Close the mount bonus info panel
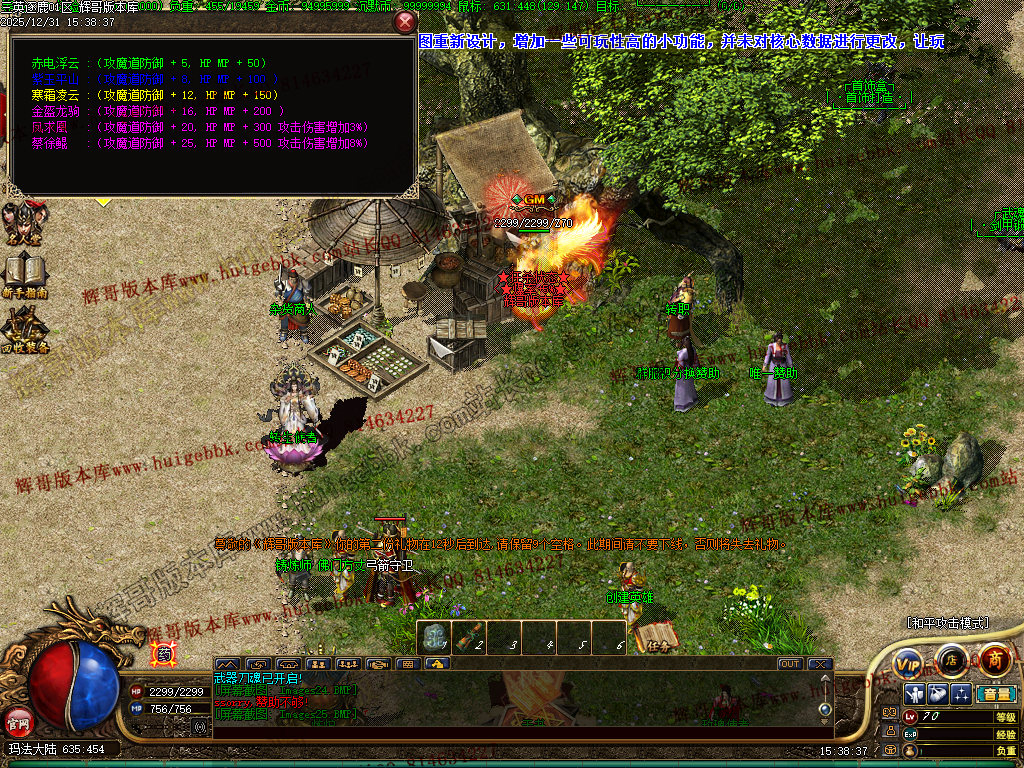 404,22
